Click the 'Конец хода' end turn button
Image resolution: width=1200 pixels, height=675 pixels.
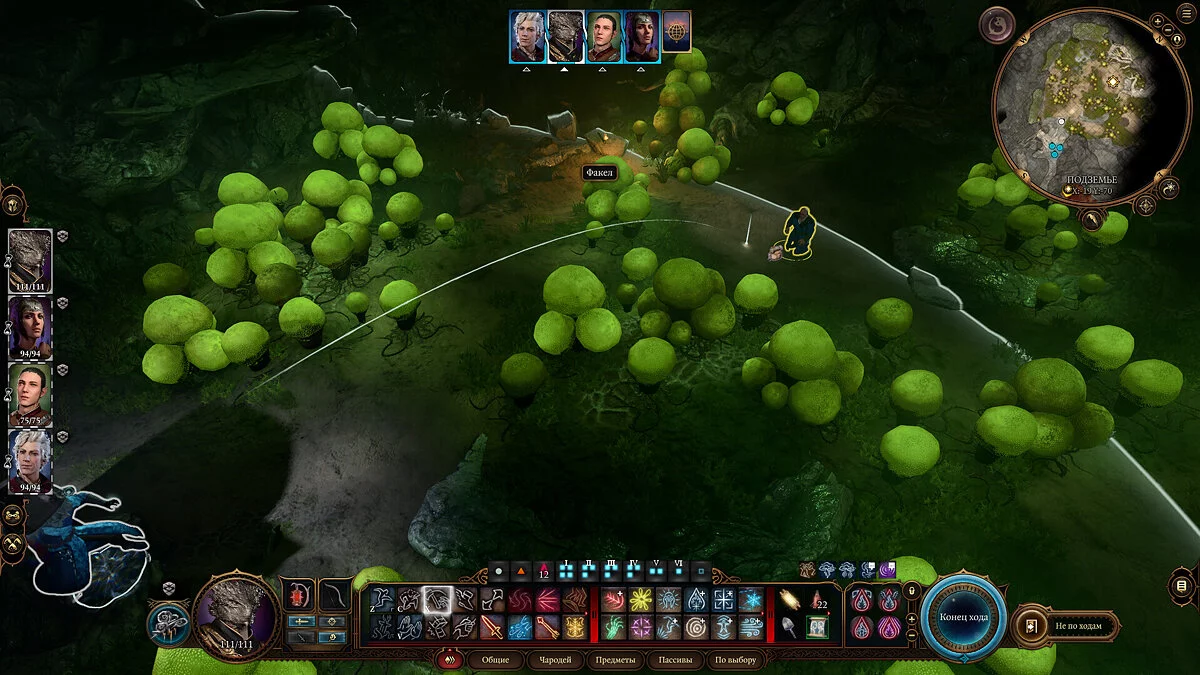click(x=963, y=616)
